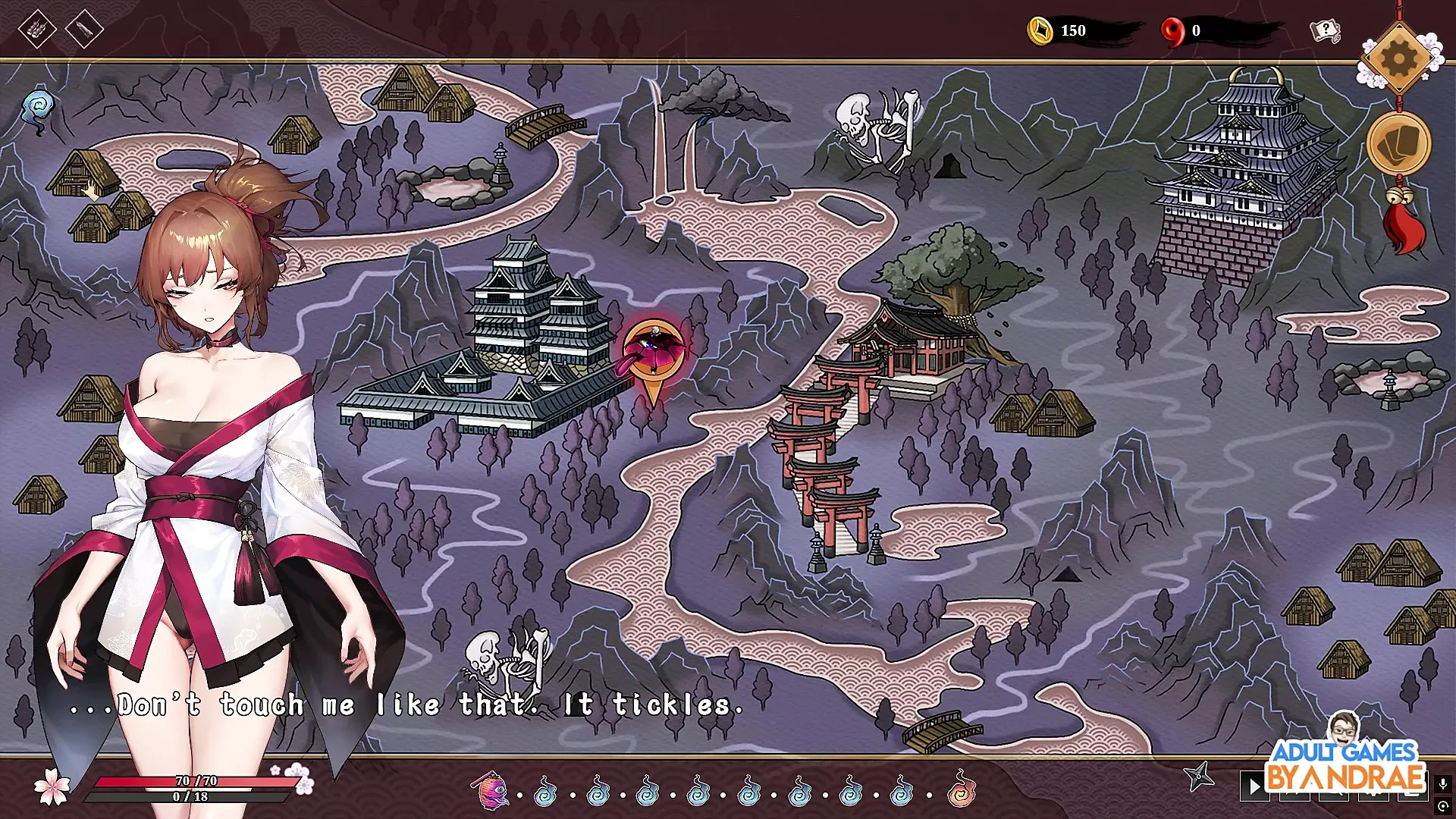Screen dimensions: 1456x819
Task: Open the card deck medallion
Action: point(1399,144)
